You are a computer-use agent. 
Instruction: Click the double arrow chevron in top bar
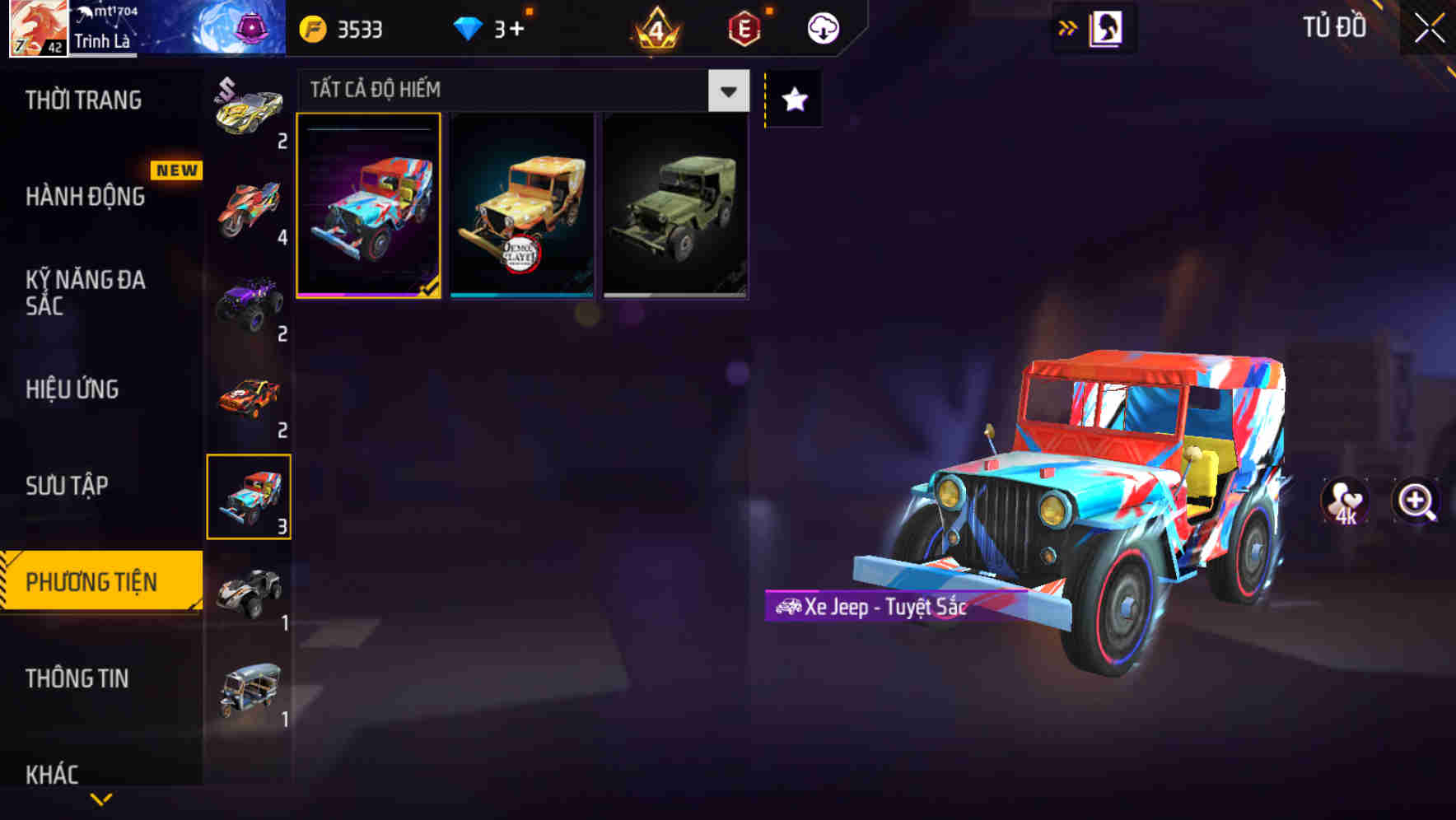[1068, 26]
